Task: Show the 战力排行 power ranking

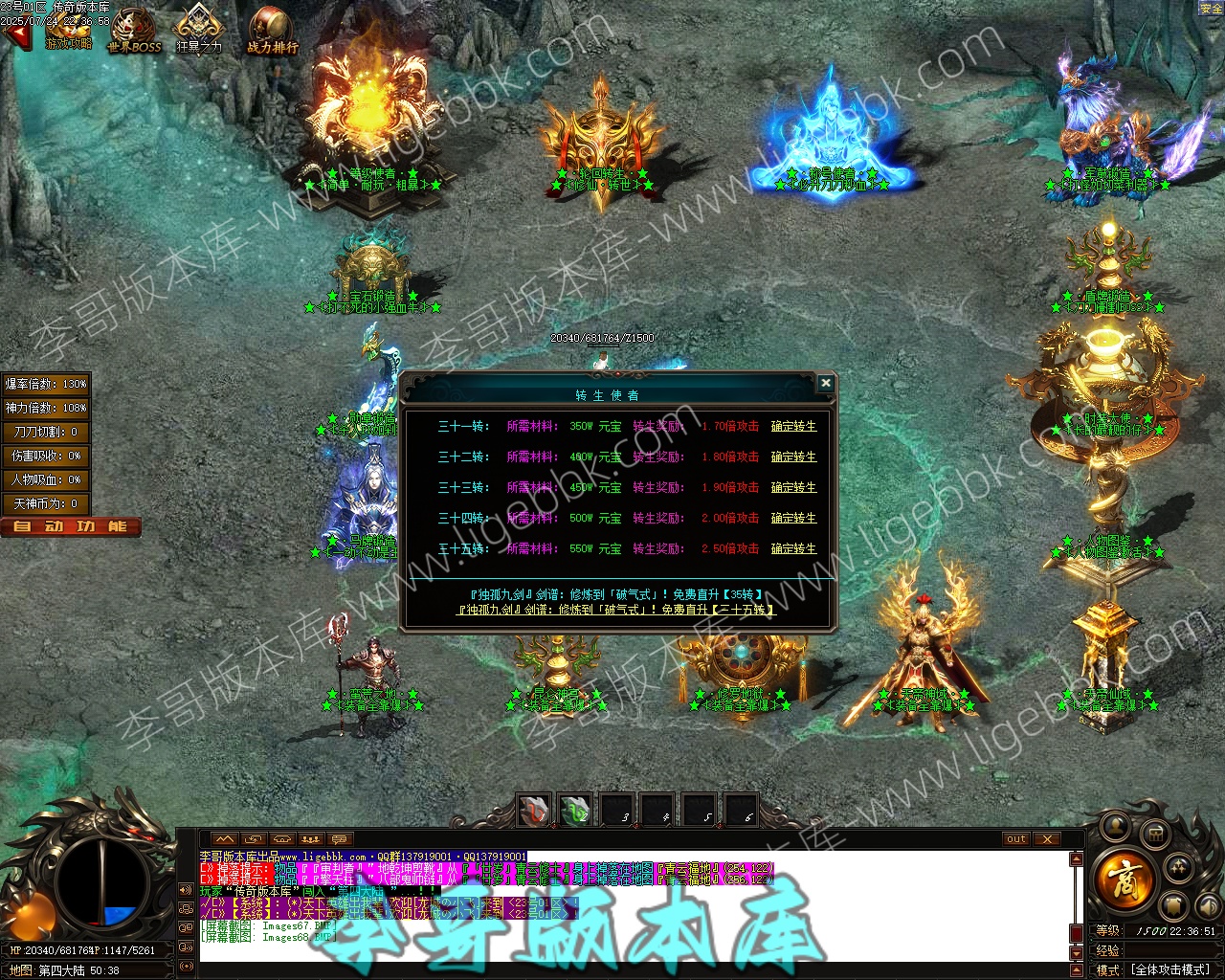Action: (272, 33)
